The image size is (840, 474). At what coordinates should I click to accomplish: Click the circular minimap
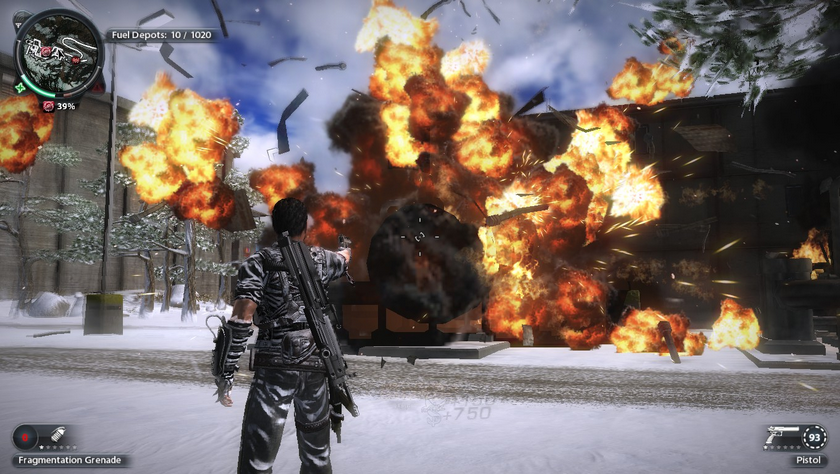pos(60,51)
